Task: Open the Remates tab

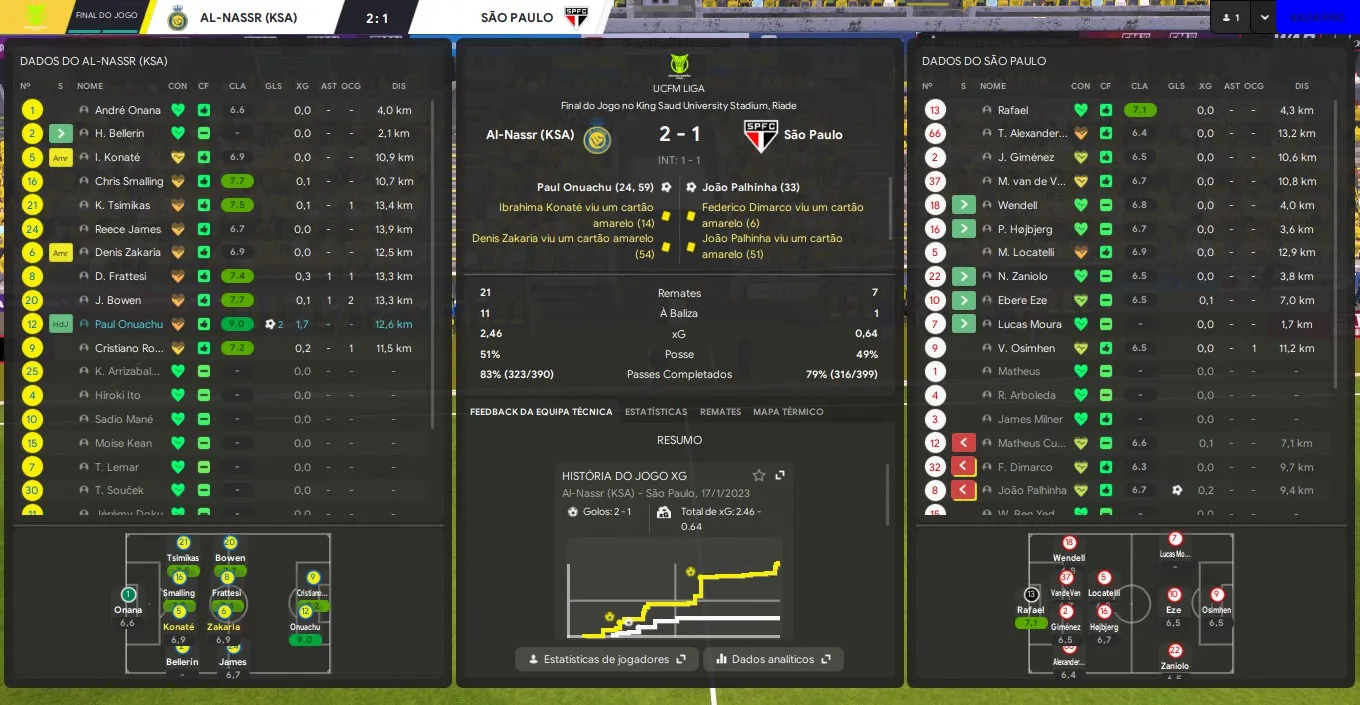Action: coord(720,412)
